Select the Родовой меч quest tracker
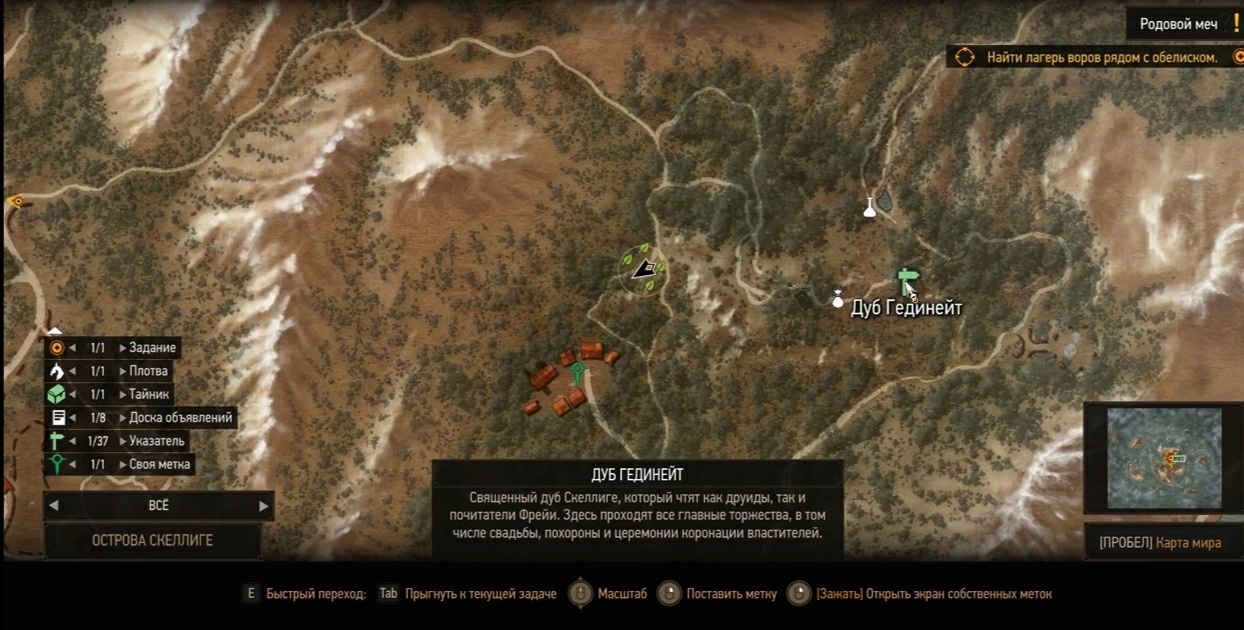 [1178, 24]
